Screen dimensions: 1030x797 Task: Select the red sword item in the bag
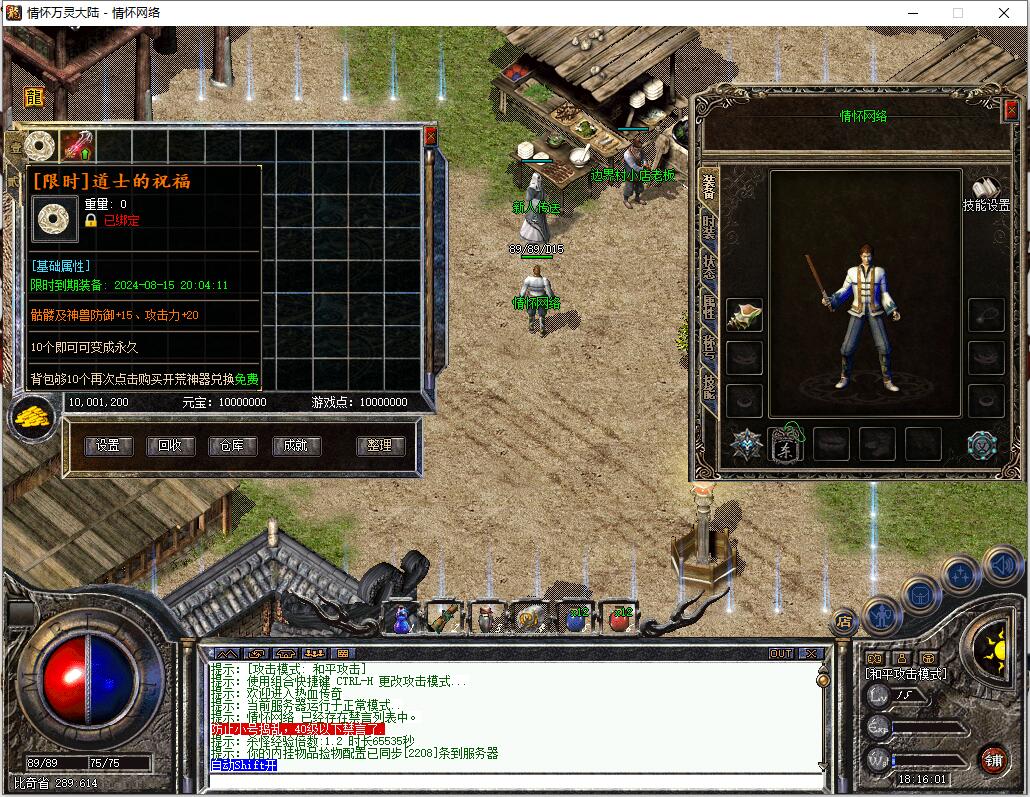click(77, 147)
